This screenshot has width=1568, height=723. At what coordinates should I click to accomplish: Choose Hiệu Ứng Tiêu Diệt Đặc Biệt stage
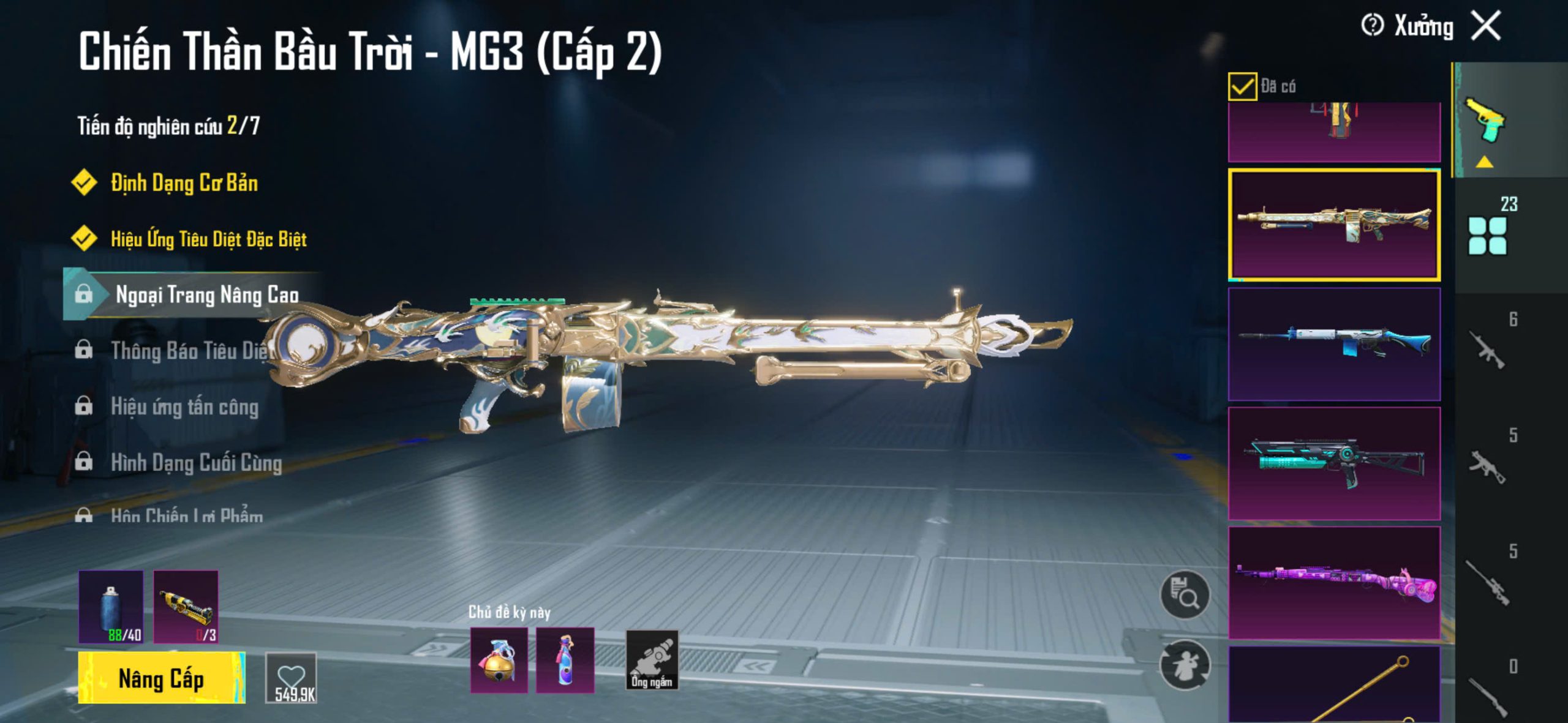point(208,239)
